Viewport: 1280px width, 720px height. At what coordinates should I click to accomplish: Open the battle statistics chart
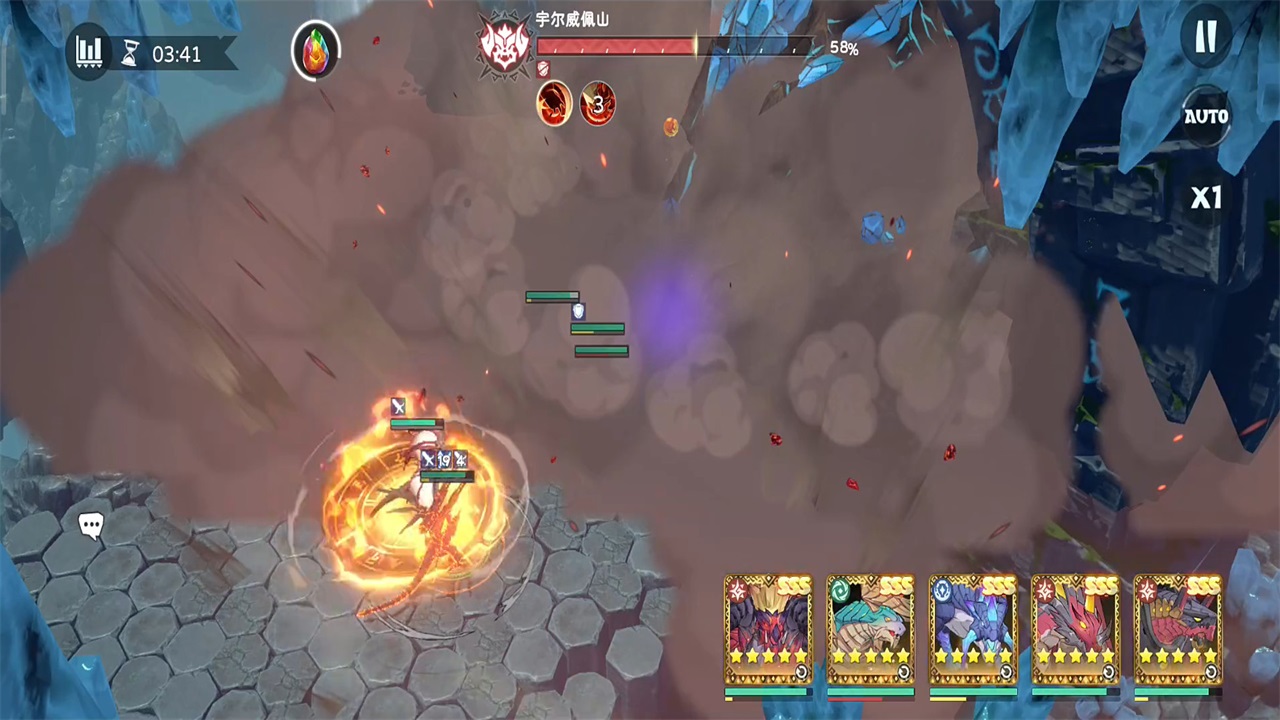click(x=90, y=51)
